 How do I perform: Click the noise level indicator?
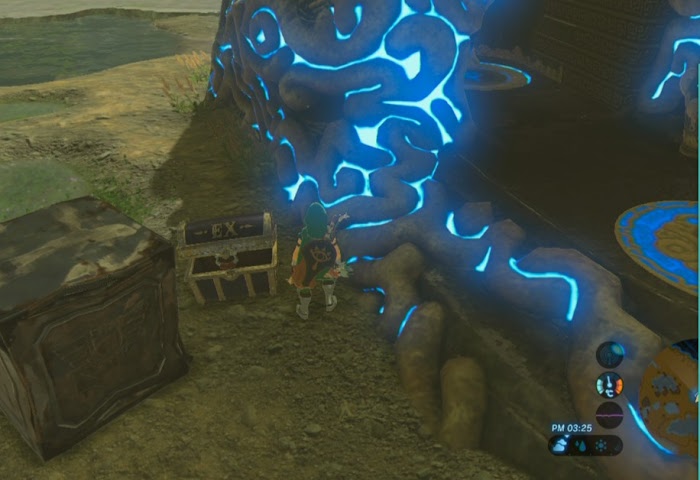[609, 414]
